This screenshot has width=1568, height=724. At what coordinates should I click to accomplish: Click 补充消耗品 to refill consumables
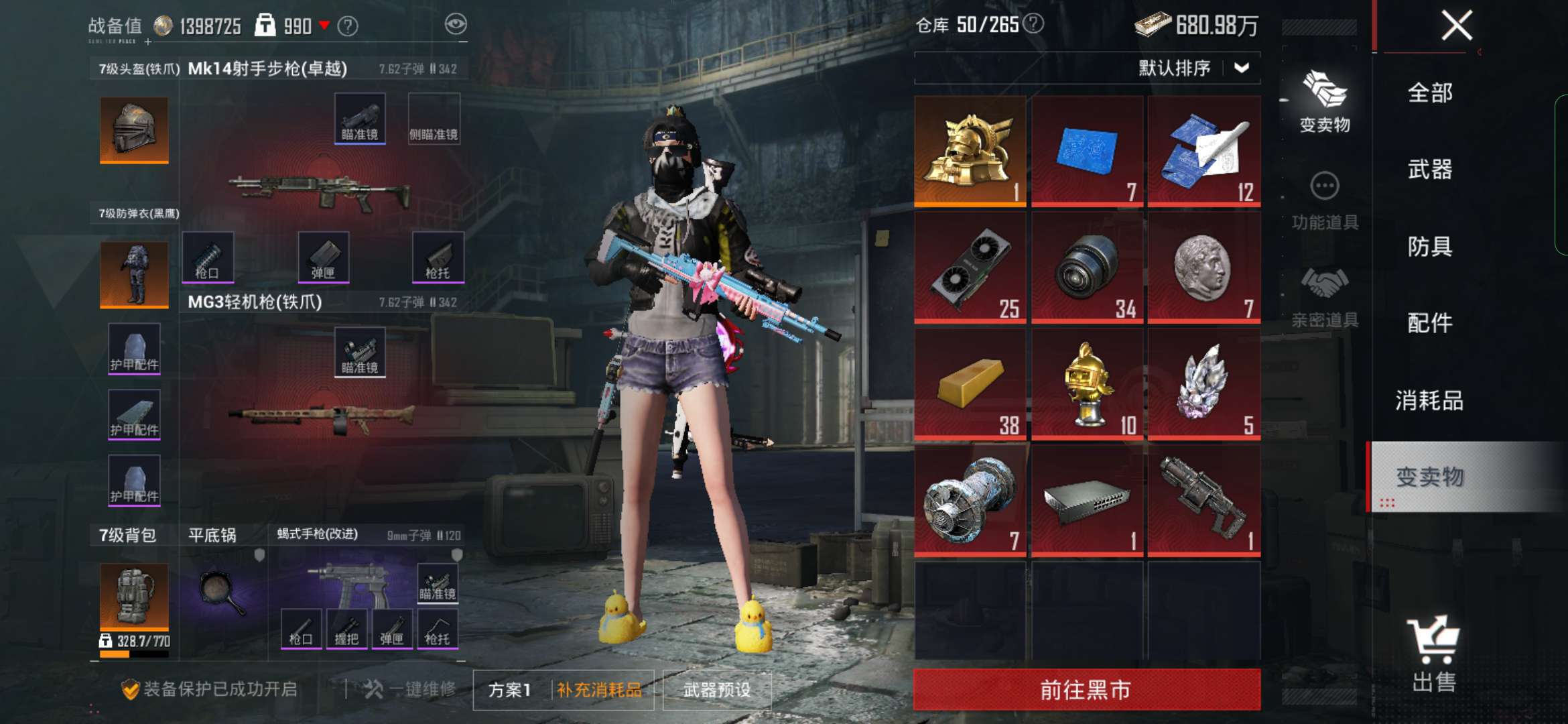point(599,690)
